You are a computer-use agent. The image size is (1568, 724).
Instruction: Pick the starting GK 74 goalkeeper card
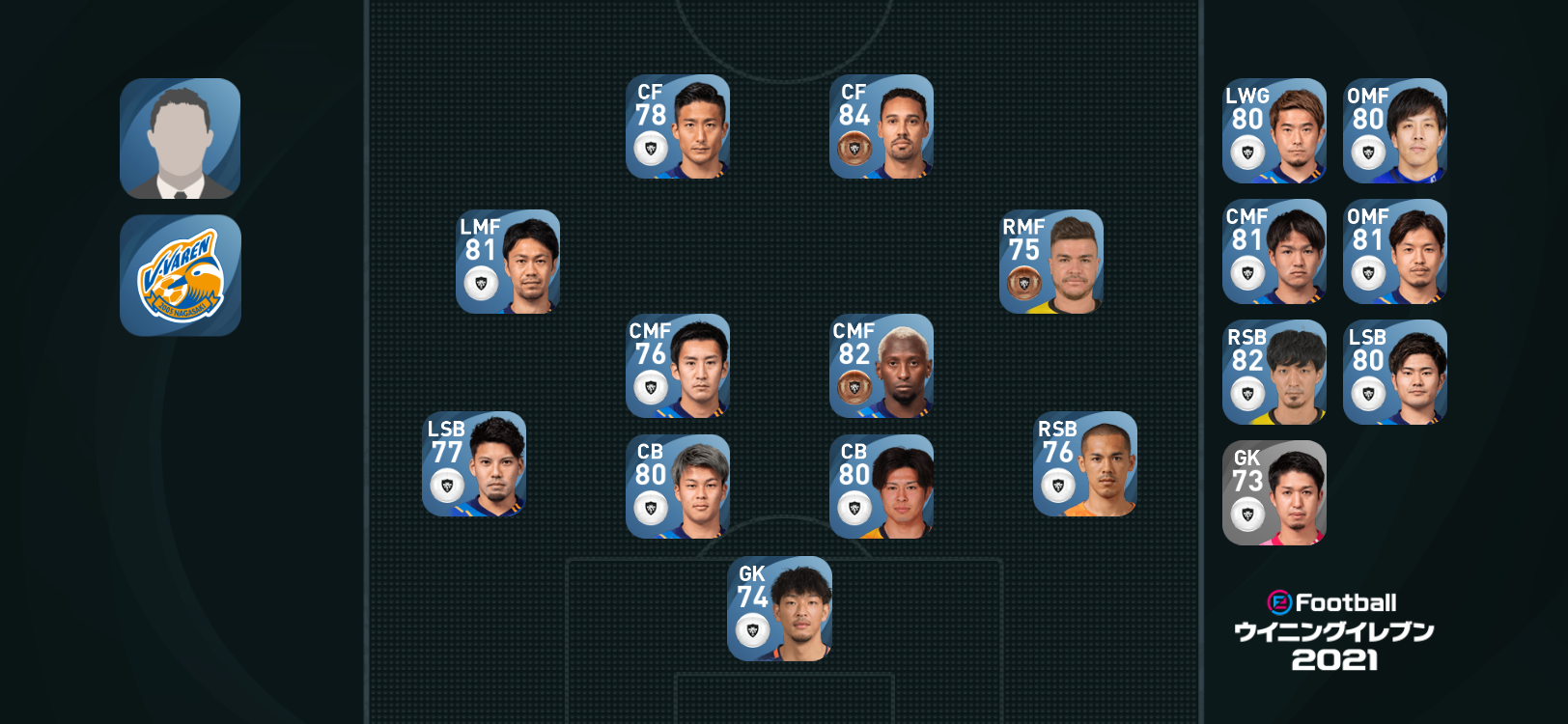click(780, 609)
